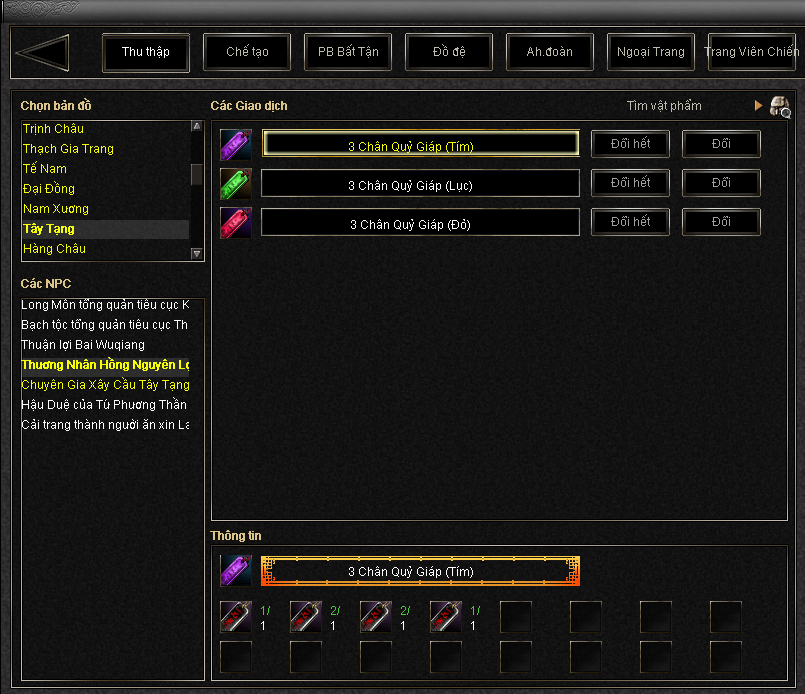Select the 3 Chân Quỷ Giáp (Lục) trade
This screenshot has width=805, height=694.
pos(420,184)
